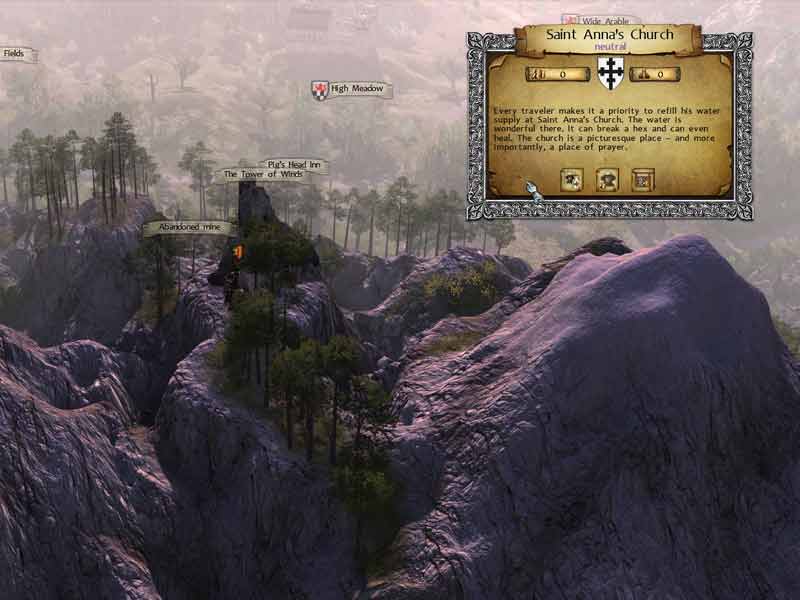Click the church's cross coat of arms
This screenshot has width=800, height=600.
[x=608, y=73]
